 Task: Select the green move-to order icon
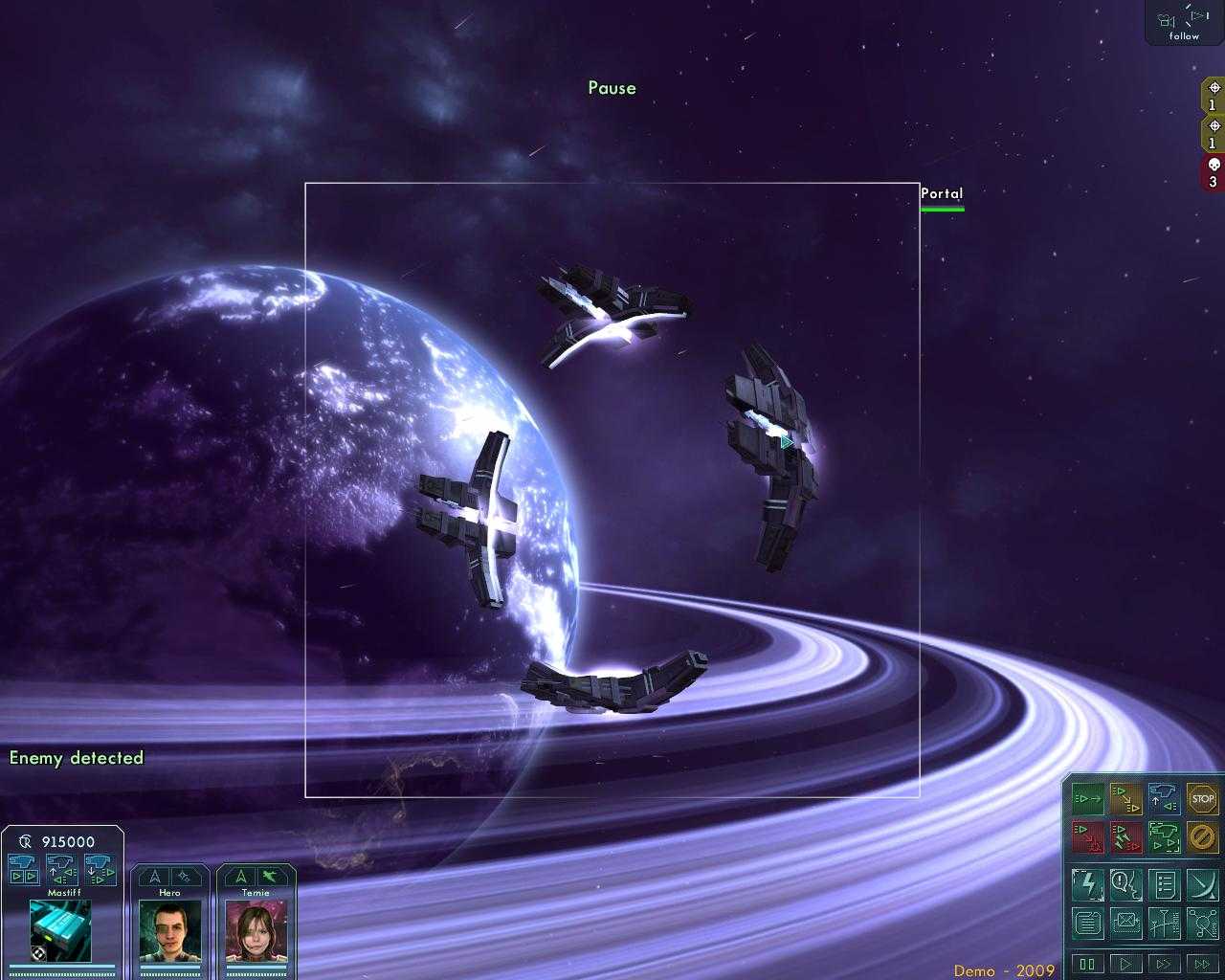click(1088, 800)
